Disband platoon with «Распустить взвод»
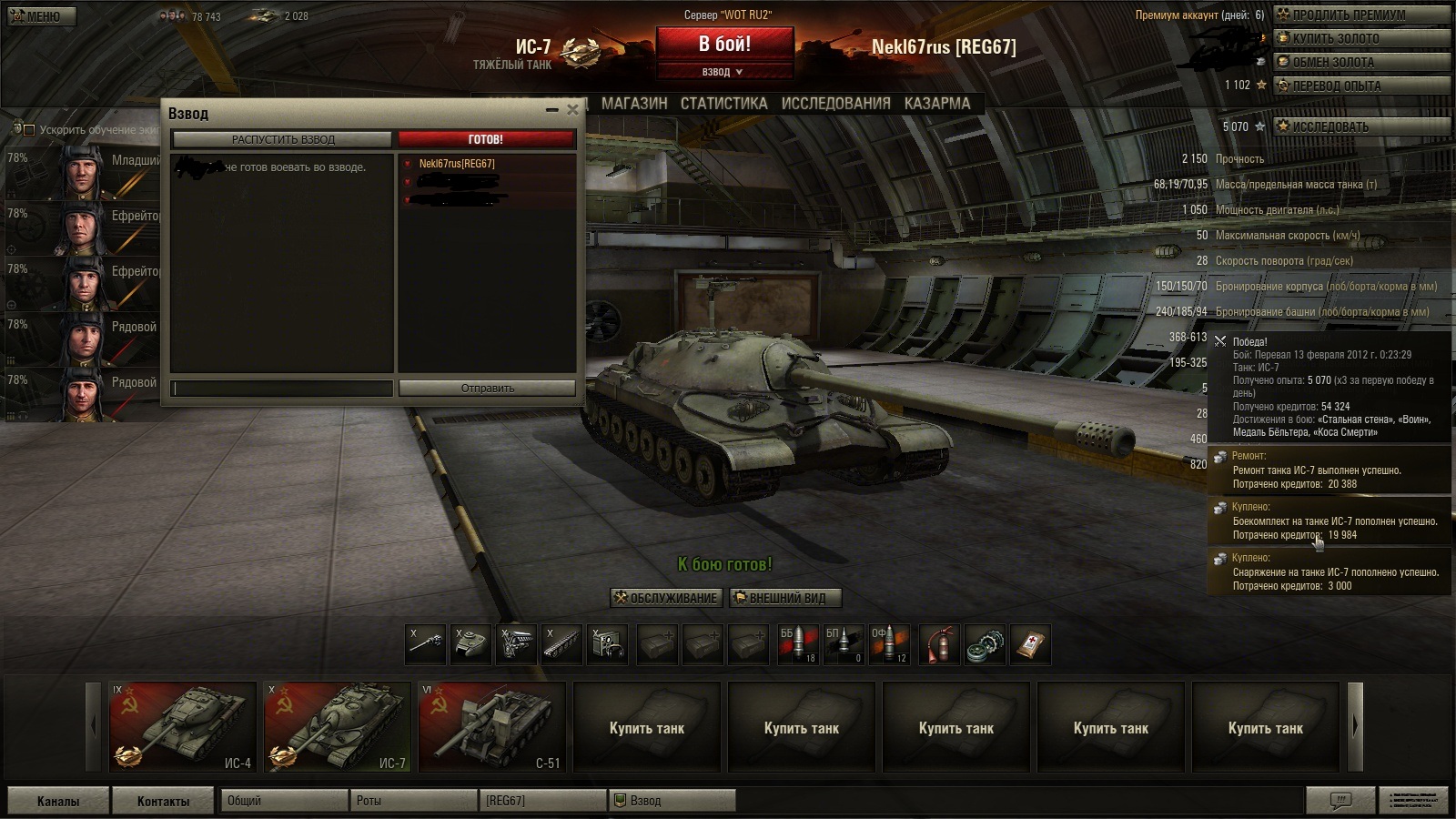The image size is (1456, 819). [282, 139]
